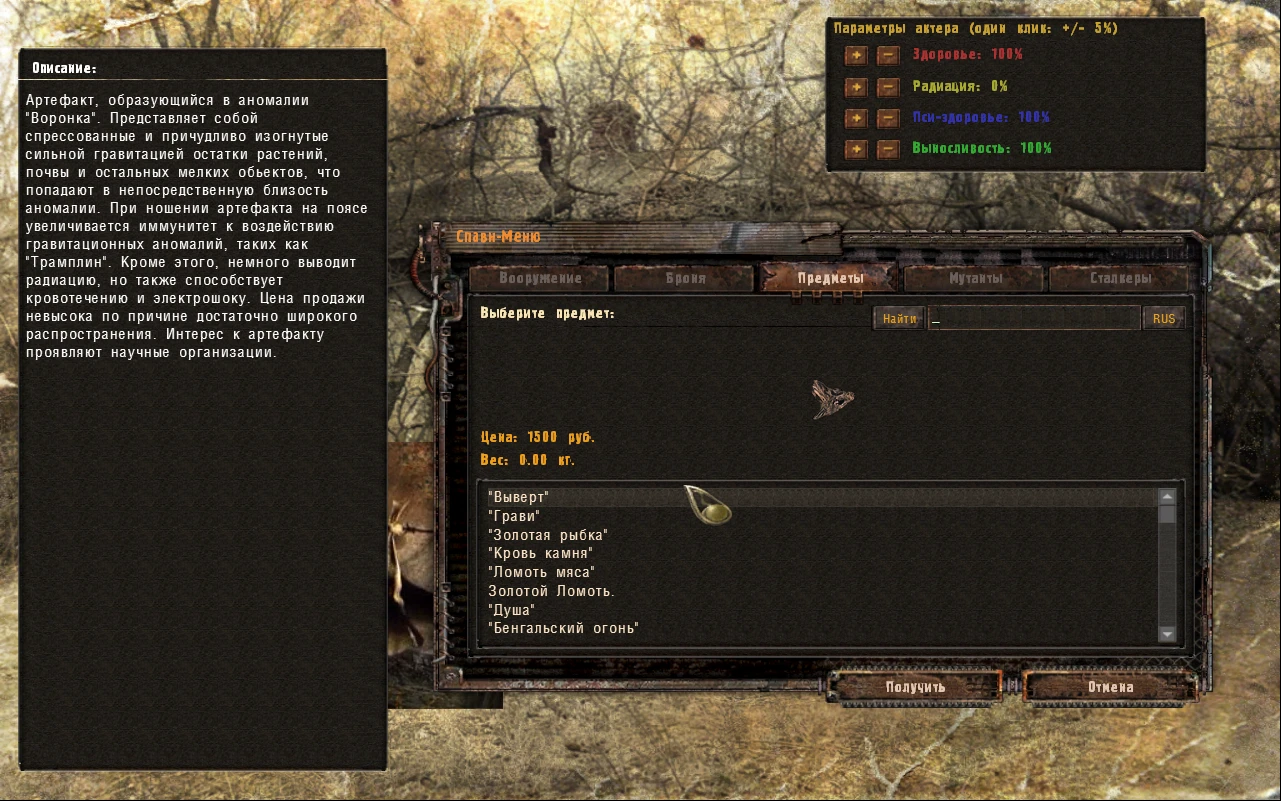Decrease Пси-здоровье with the minus button
Viewport: 1281px width, 801px height.
[x=888, y=118]
